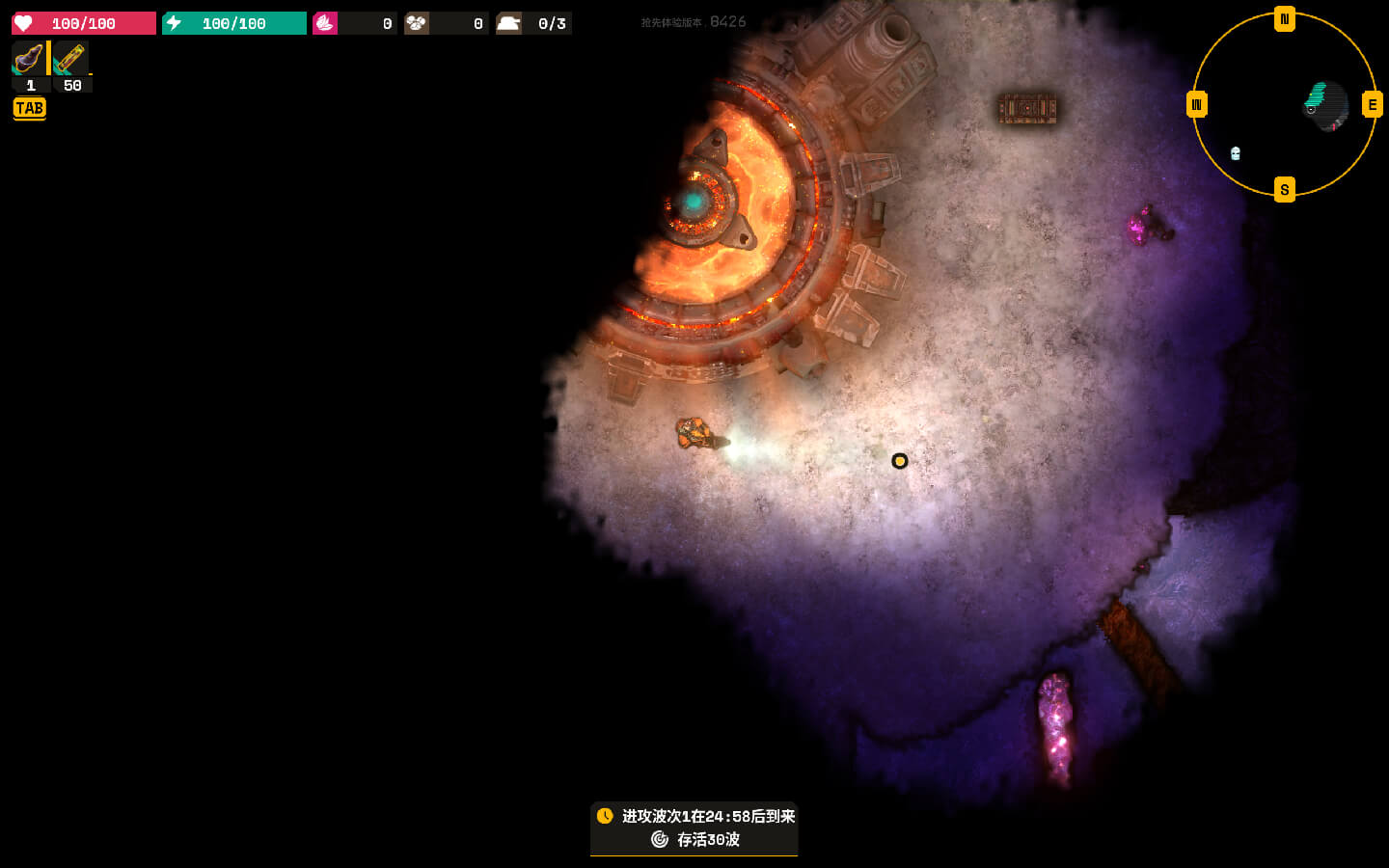The height and width of the screenshot is (868, 1389).
Task: Select the orange weapon slot with 50 ammo
Action: pos(71,59)
